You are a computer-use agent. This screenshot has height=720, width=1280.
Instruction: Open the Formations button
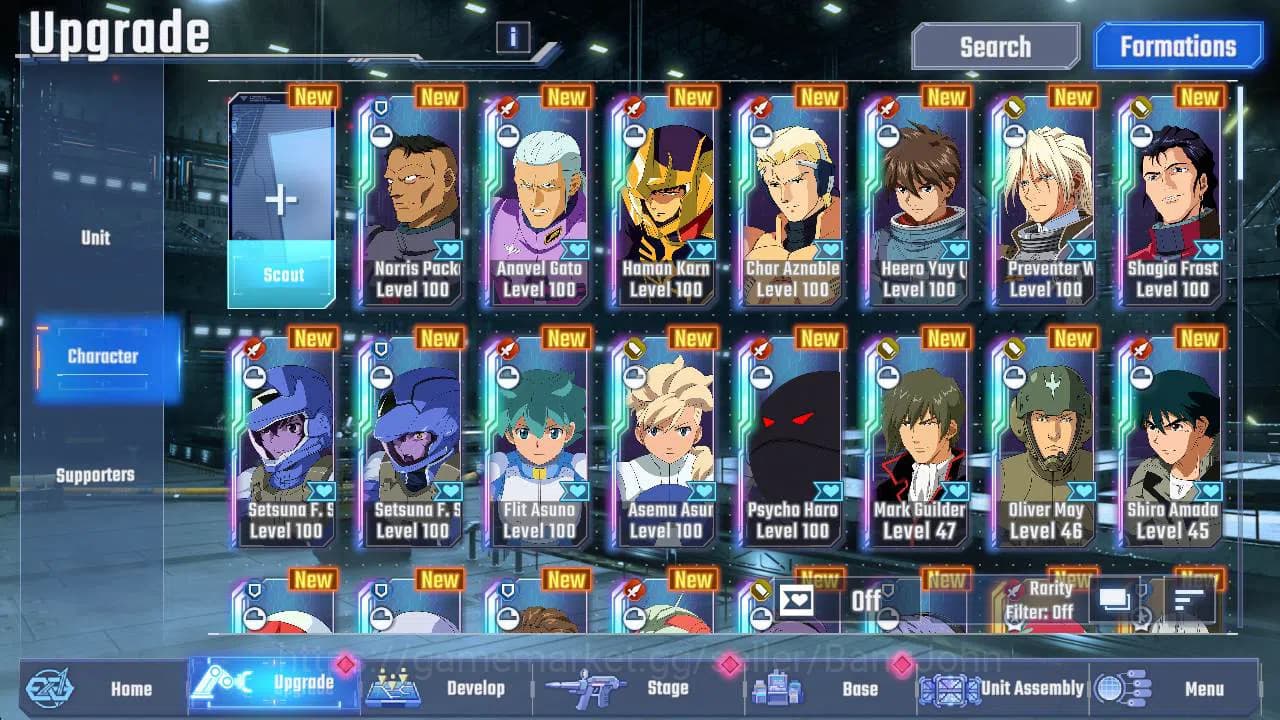tap(1177, 46)
